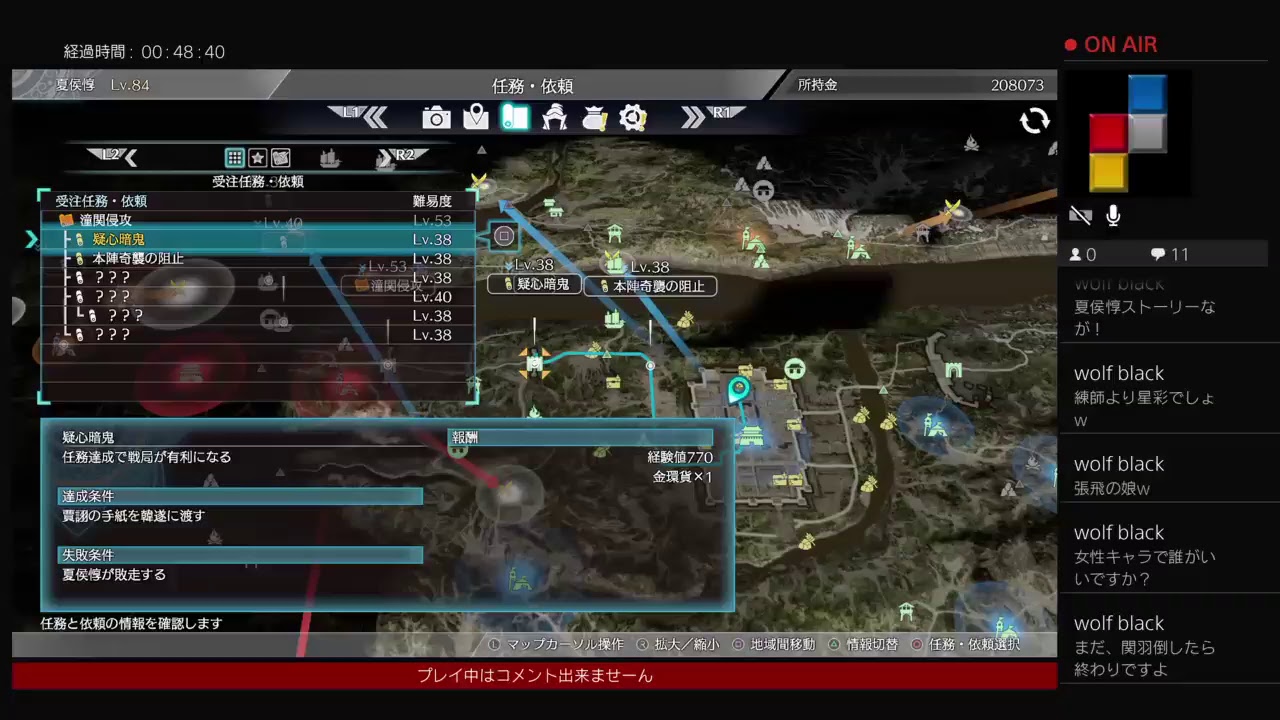Open the photo mode camera icon

(436, 118)
